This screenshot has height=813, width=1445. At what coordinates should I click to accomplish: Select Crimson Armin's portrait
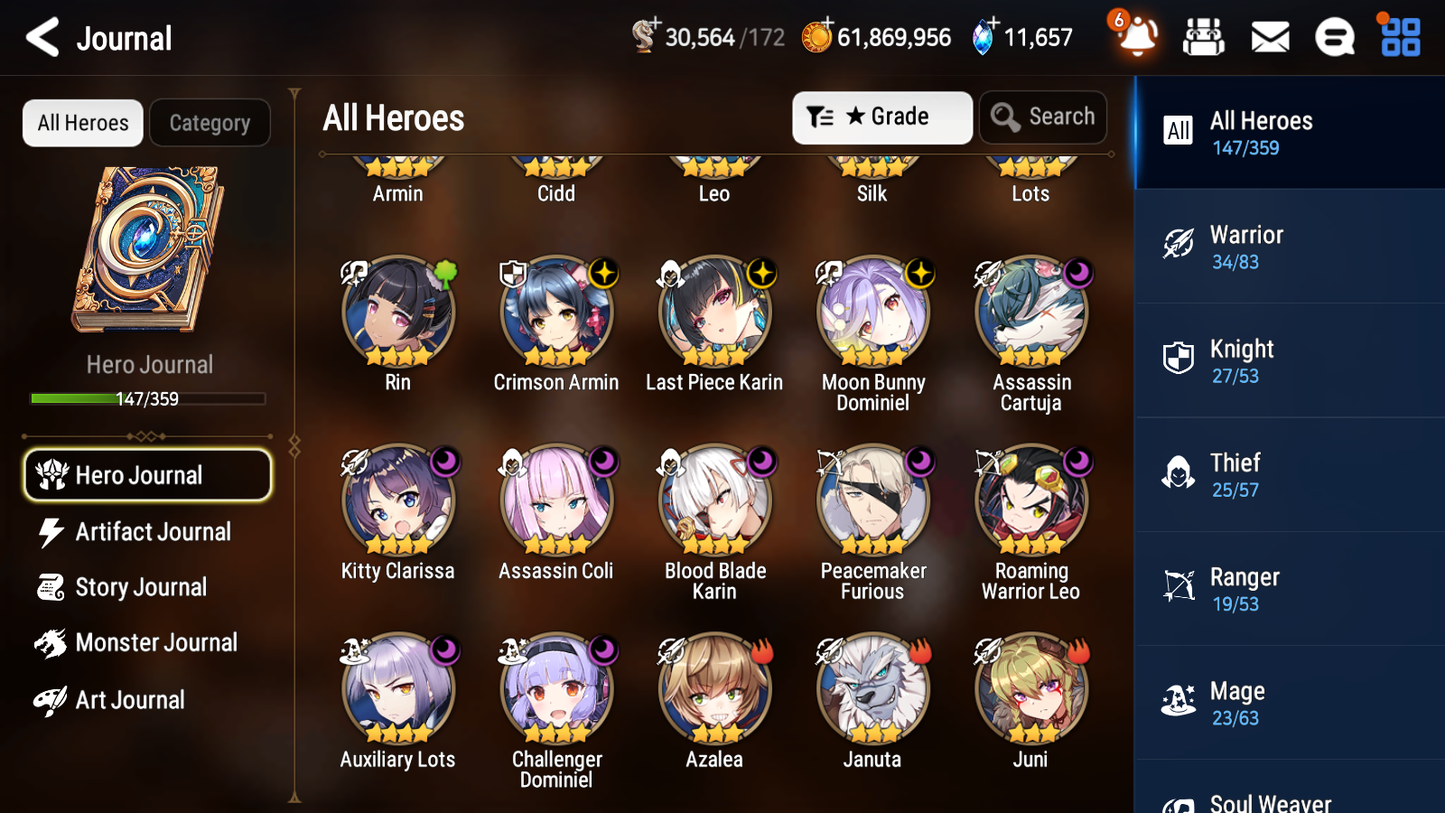pyautogui.click(x=556, y=310)
